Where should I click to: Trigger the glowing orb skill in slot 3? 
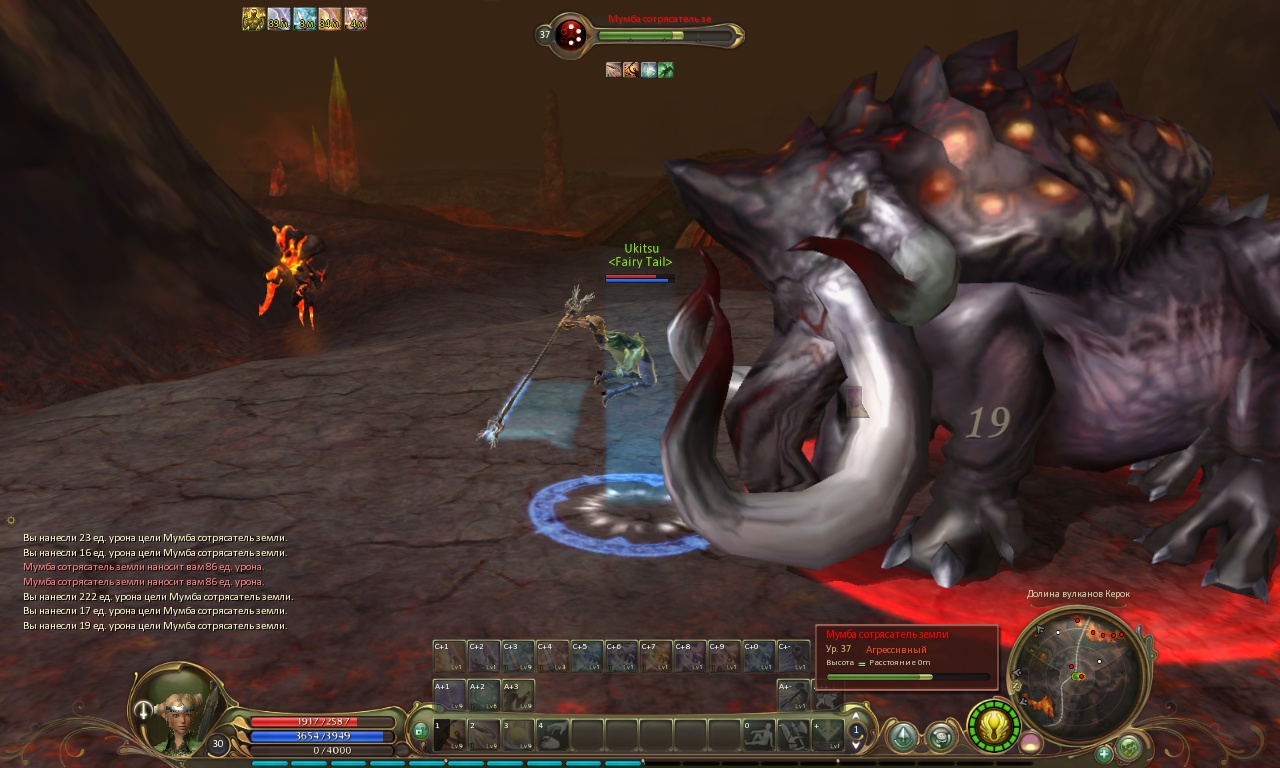pyautogui.click(x=518, y=735)
